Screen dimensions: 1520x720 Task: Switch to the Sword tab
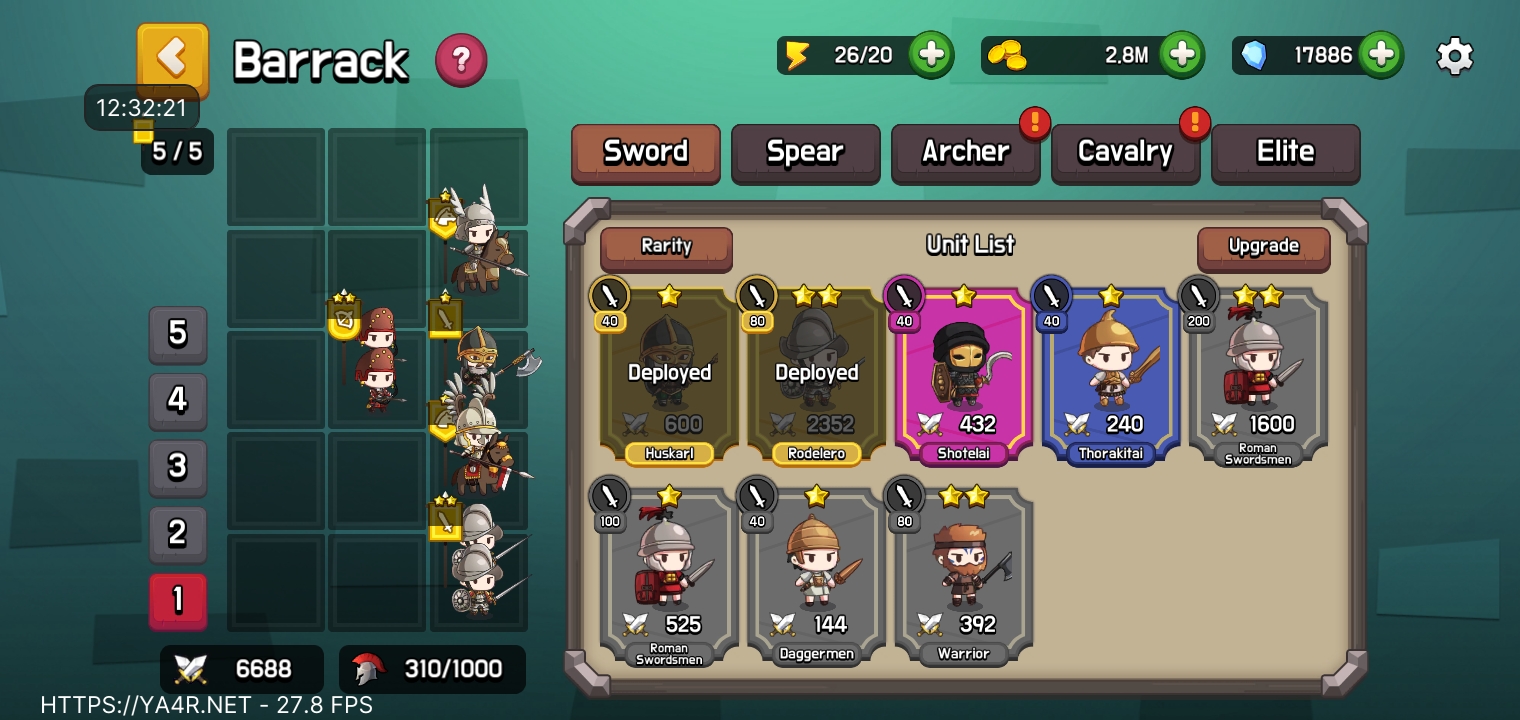pos(645,152)
